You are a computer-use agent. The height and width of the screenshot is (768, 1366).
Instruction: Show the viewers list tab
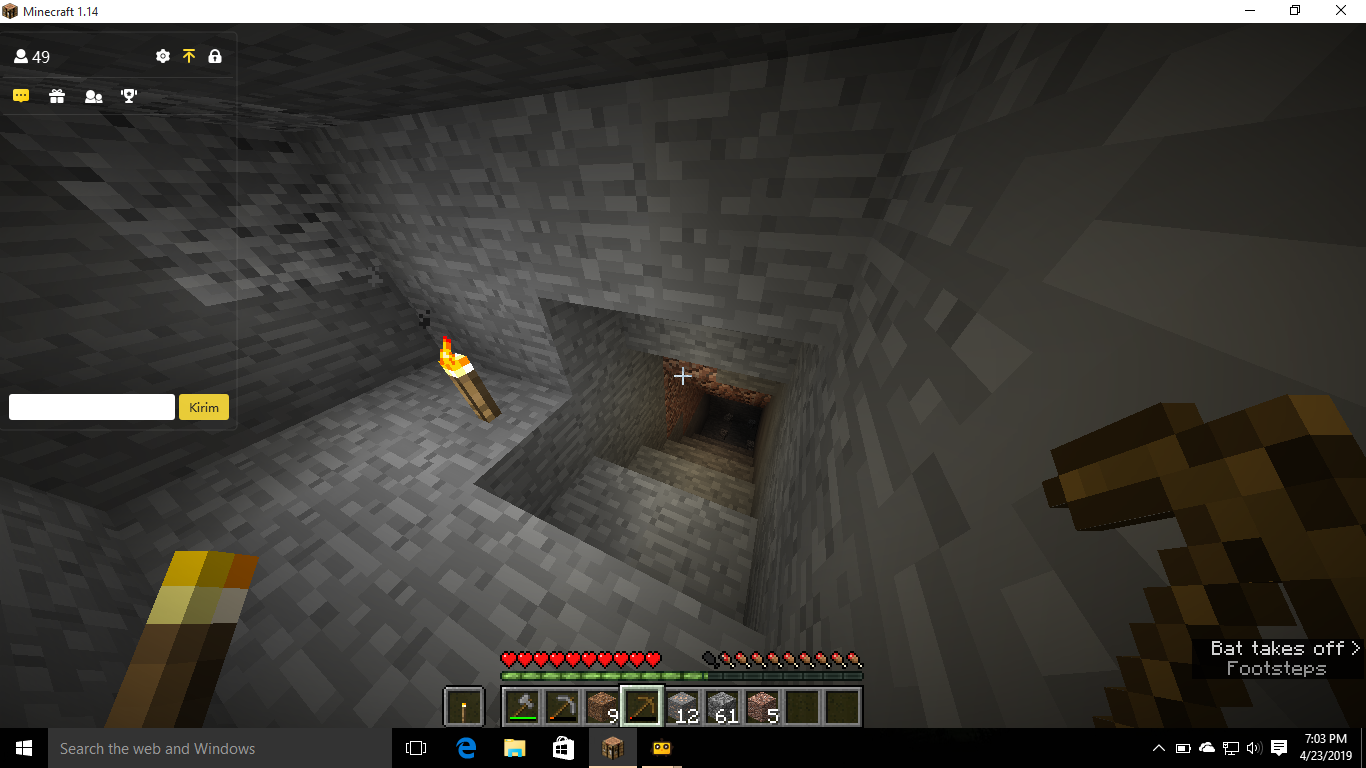[93, 96]
